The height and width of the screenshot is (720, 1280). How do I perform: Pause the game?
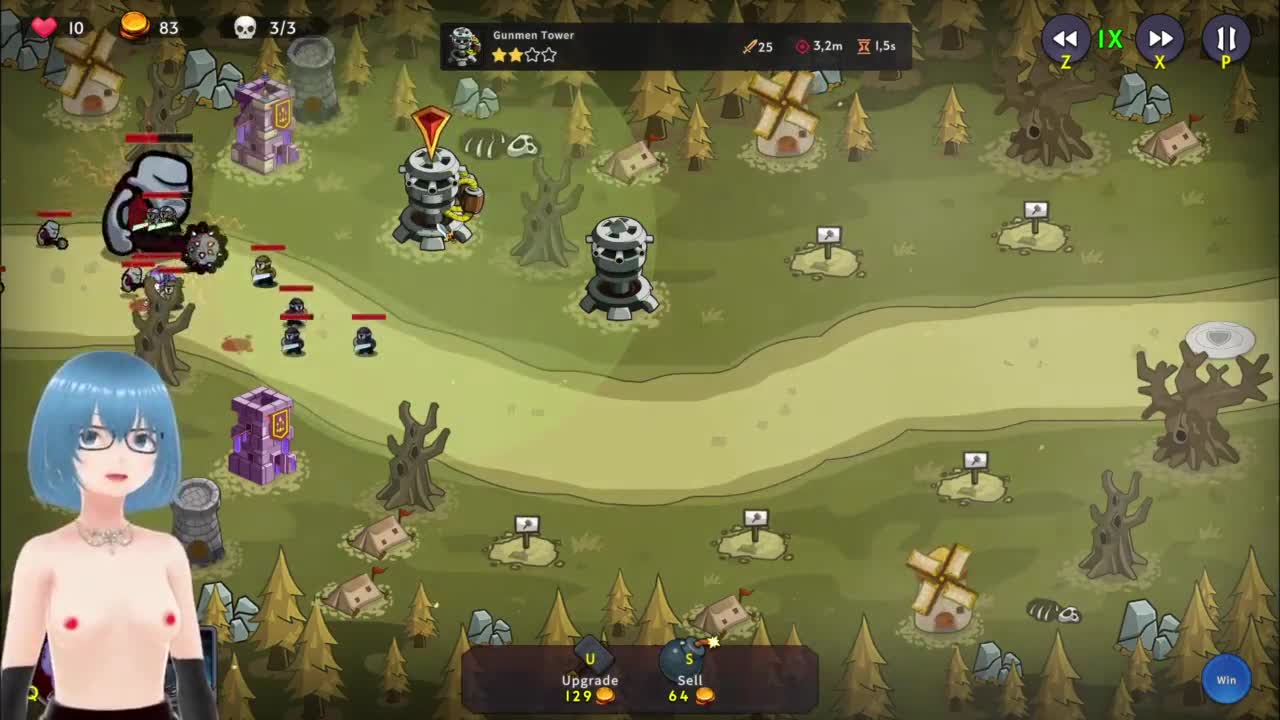tap(1226, 40)
